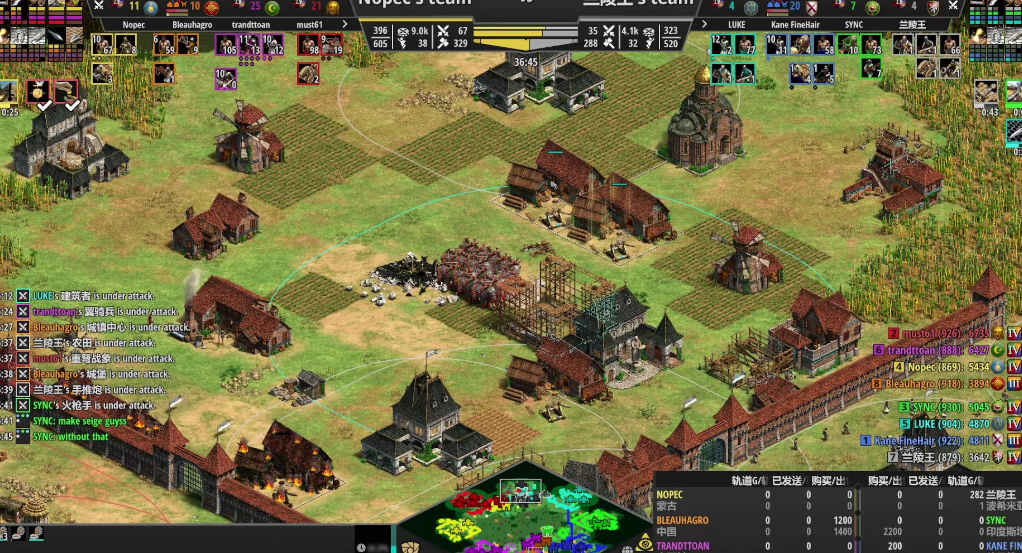Pick SYNC in the top player bar

tap(853, 24)
